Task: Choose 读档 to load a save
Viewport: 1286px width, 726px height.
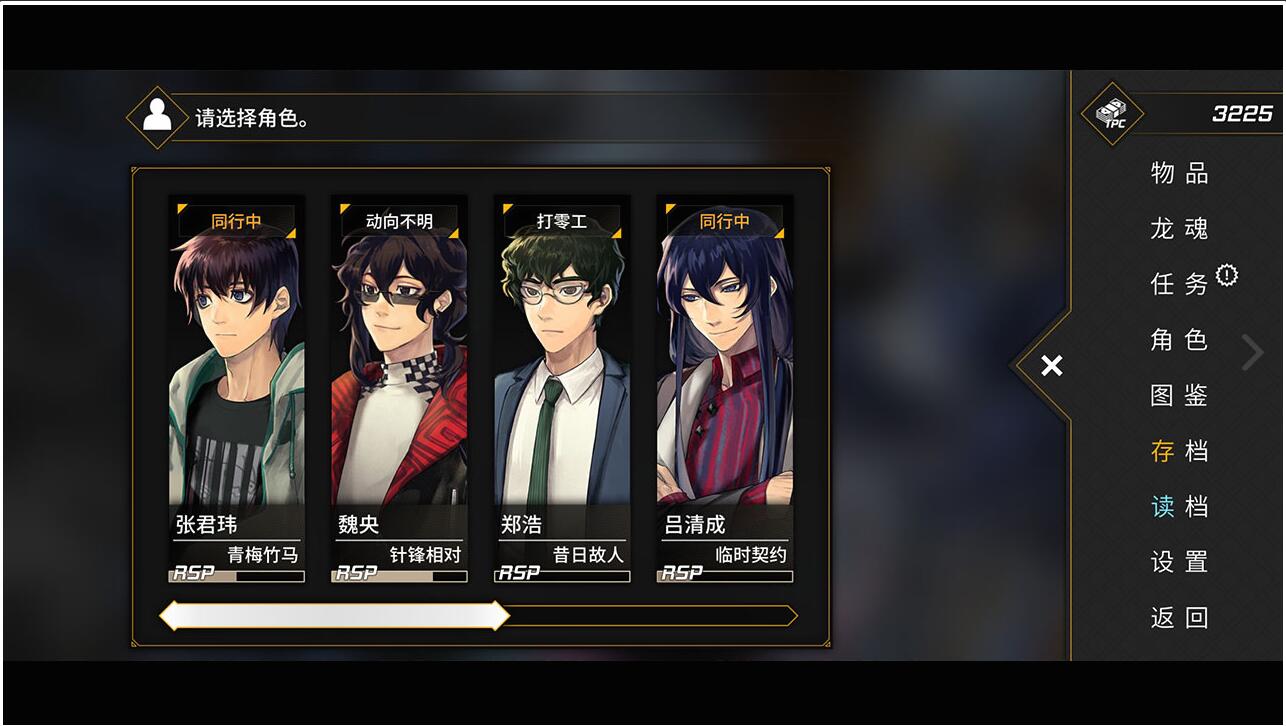Action: (x=1179, y=506)
